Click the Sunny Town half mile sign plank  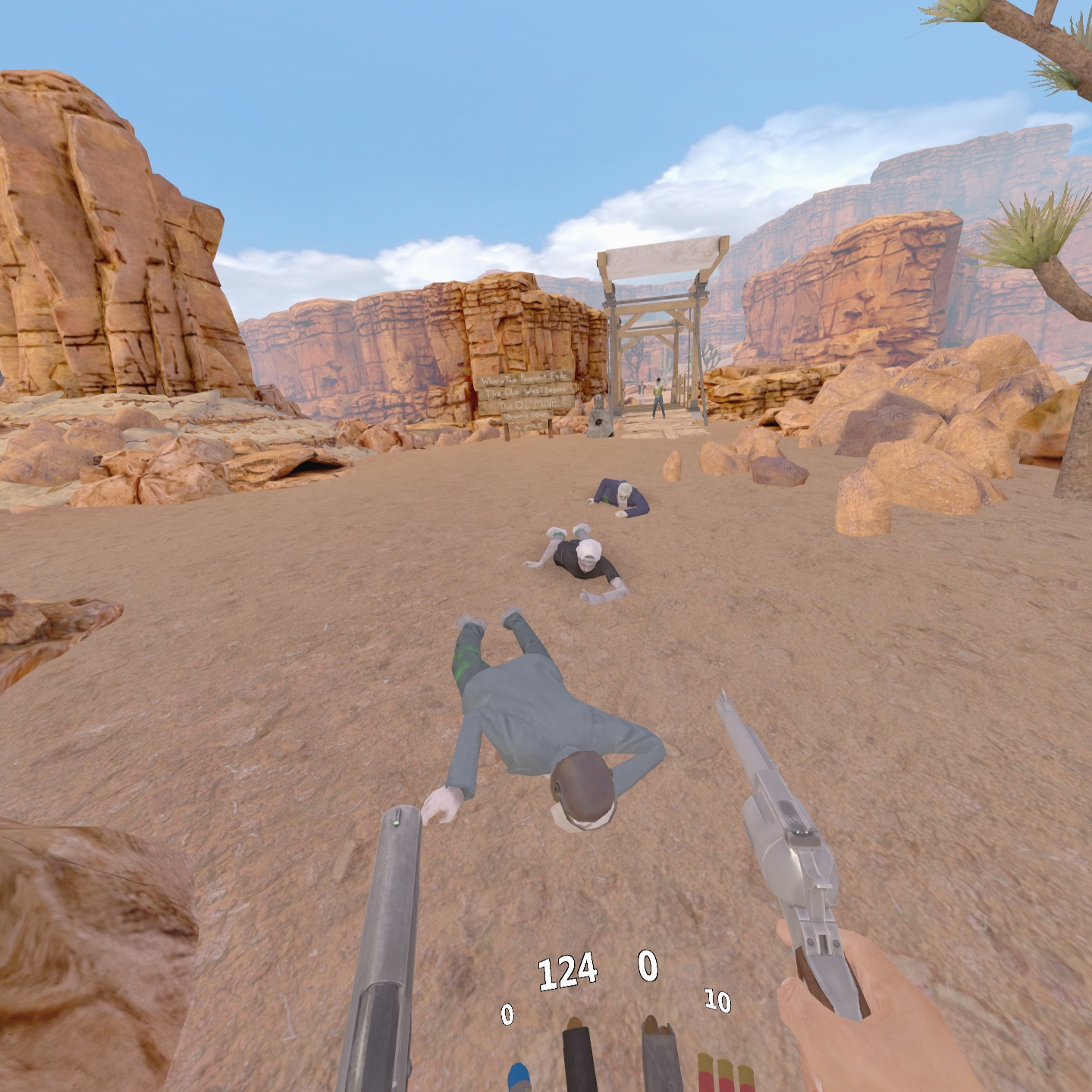coord(529,416)
